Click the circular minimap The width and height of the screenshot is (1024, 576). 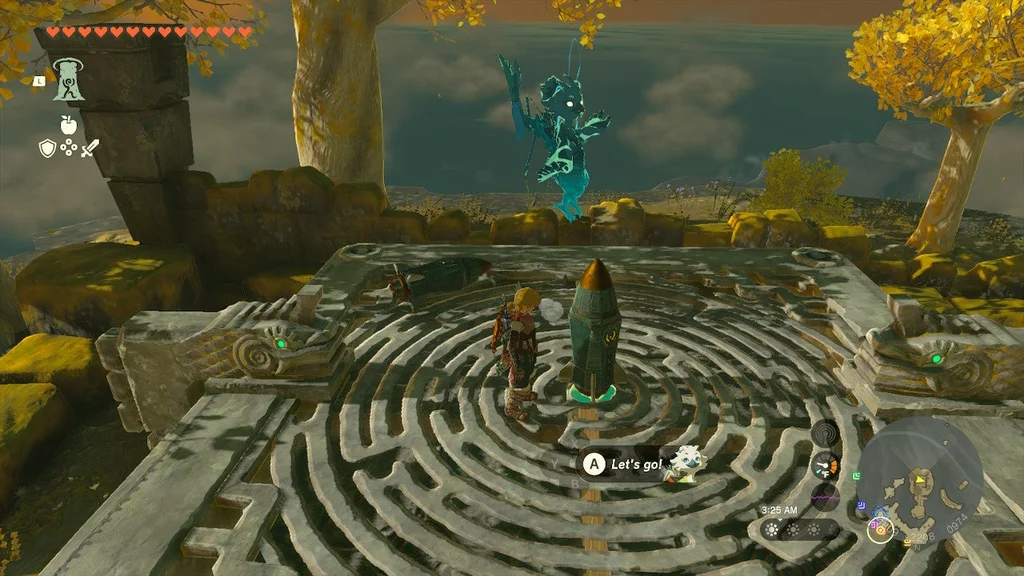(x=920, y=468)
